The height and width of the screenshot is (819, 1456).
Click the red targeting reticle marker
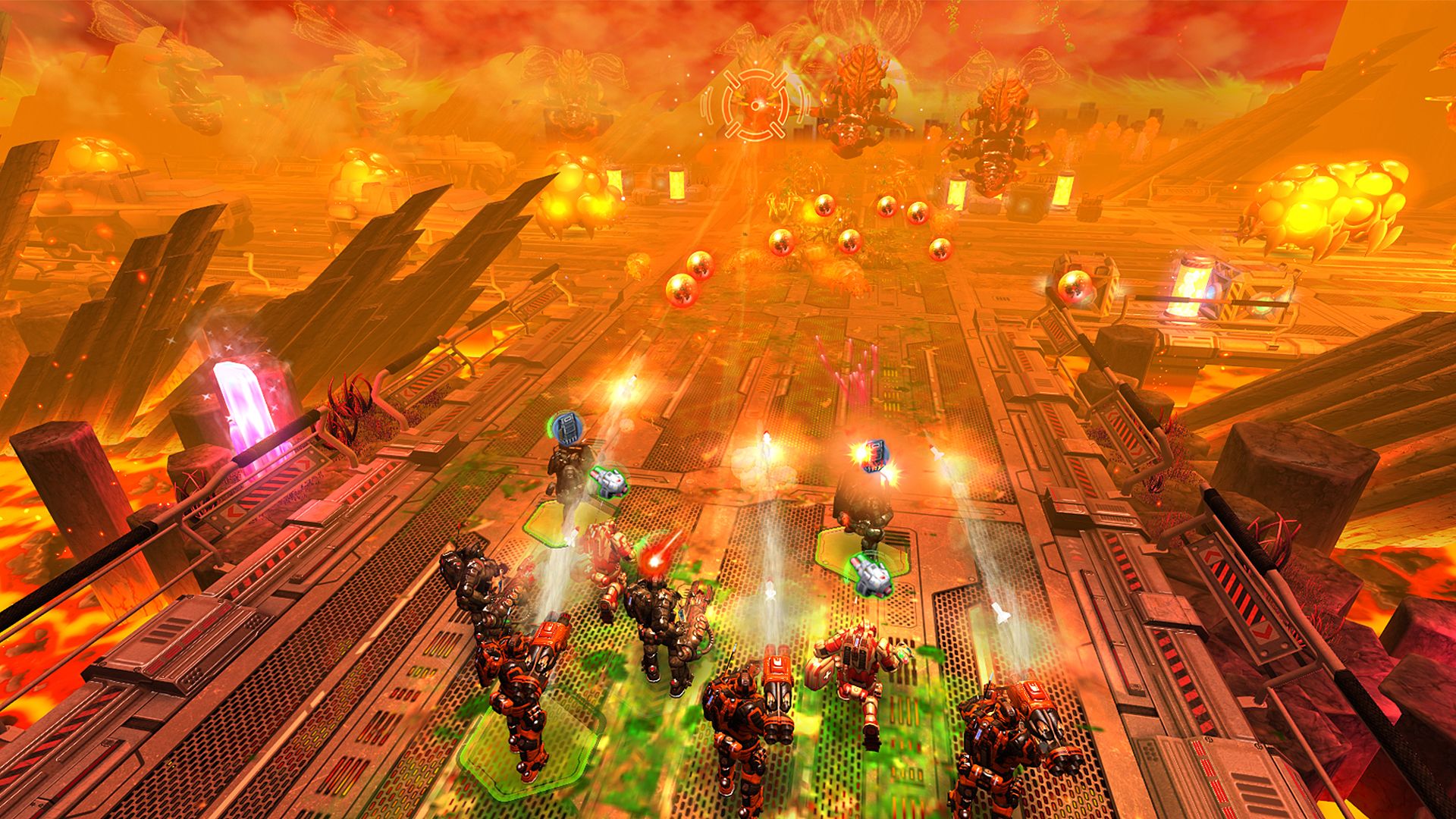pyautogui.click(x=755, y=105)
